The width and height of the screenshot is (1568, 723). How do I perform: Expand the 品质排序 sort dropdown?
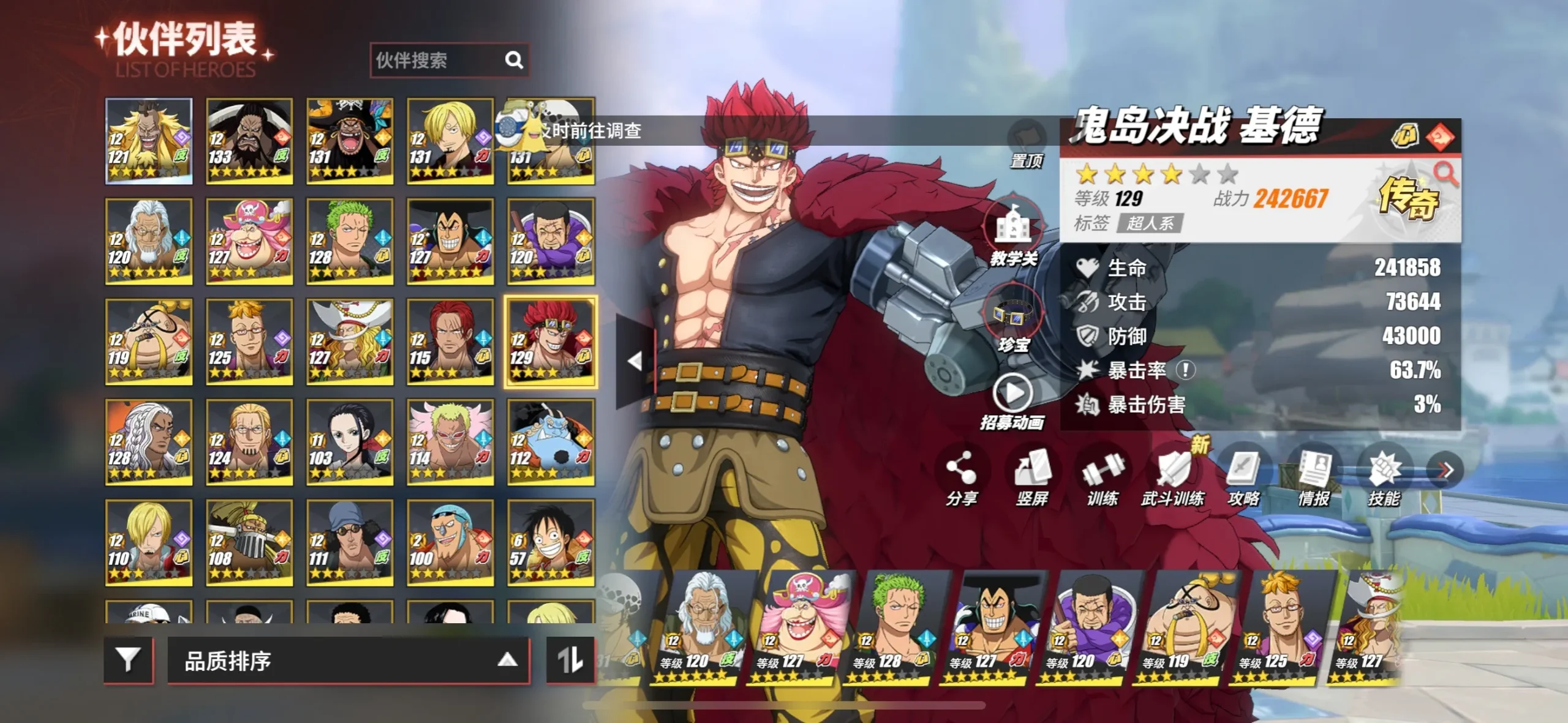pyautogui.click(x=348, y=661)
